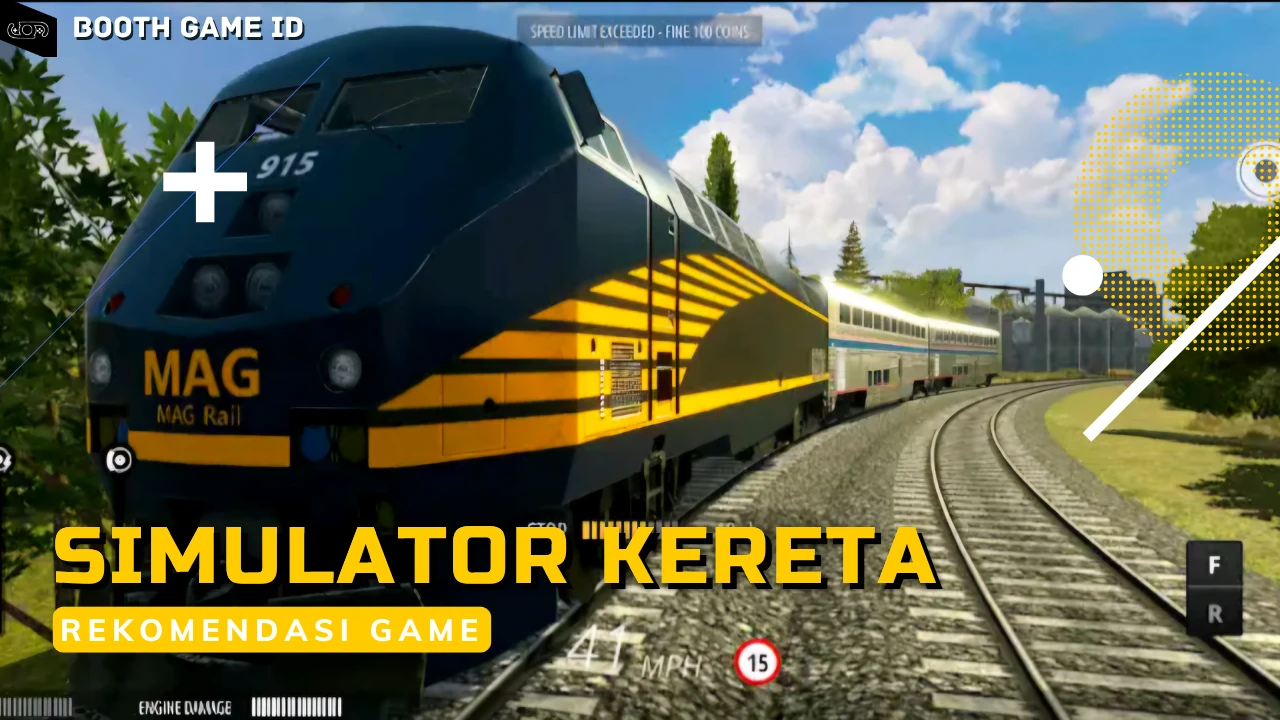Tap the red 15 speed limit sign
Viewport: 1280px width, 720px height.
[757, 663]
